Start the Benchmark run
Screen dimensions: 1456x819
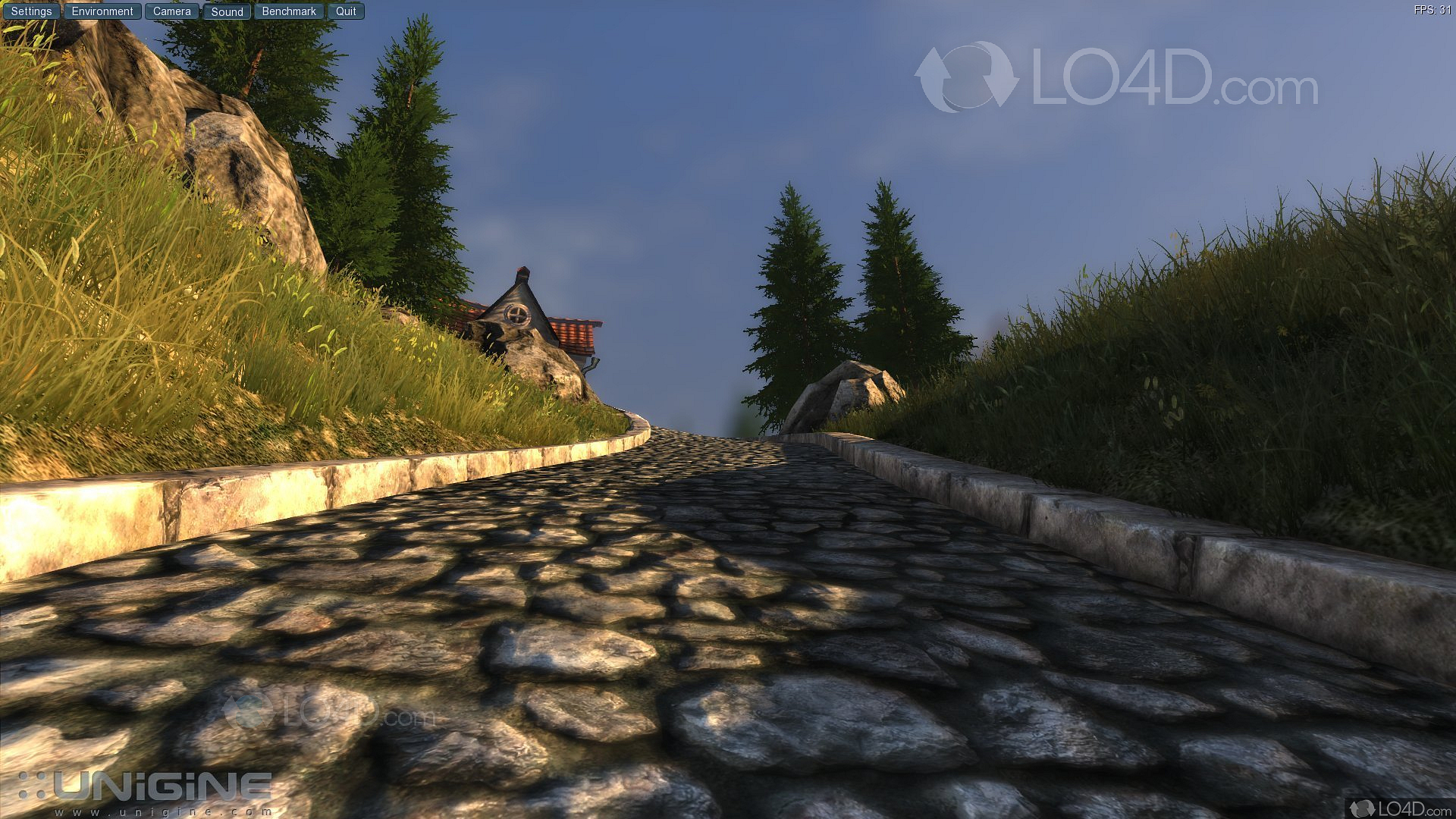pyautogui.click(x=289, y=11)
